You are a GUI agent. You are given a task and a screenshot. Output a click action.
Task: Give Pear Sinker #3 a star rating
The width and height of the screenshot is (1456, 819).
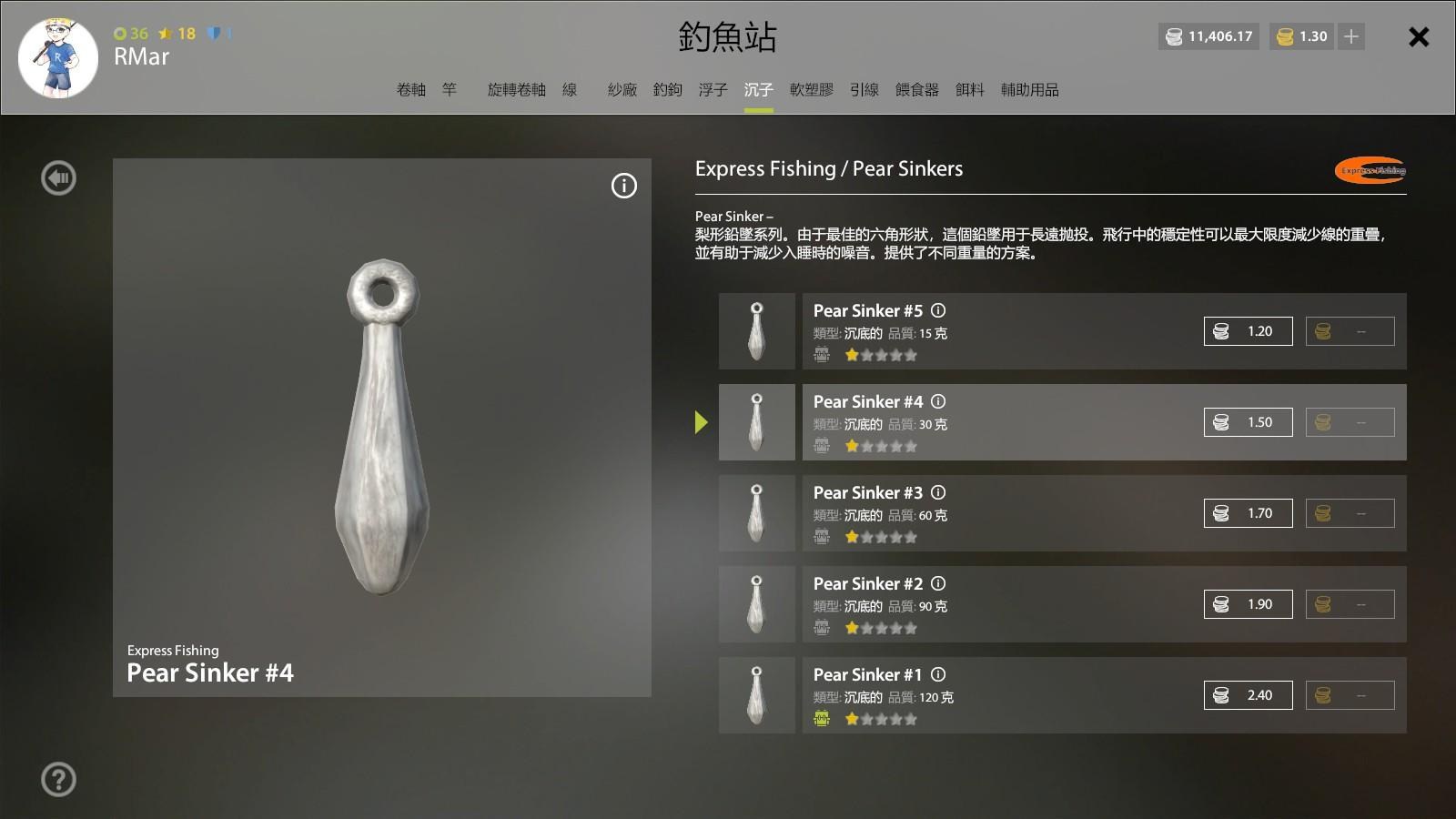tap(853, 537)
